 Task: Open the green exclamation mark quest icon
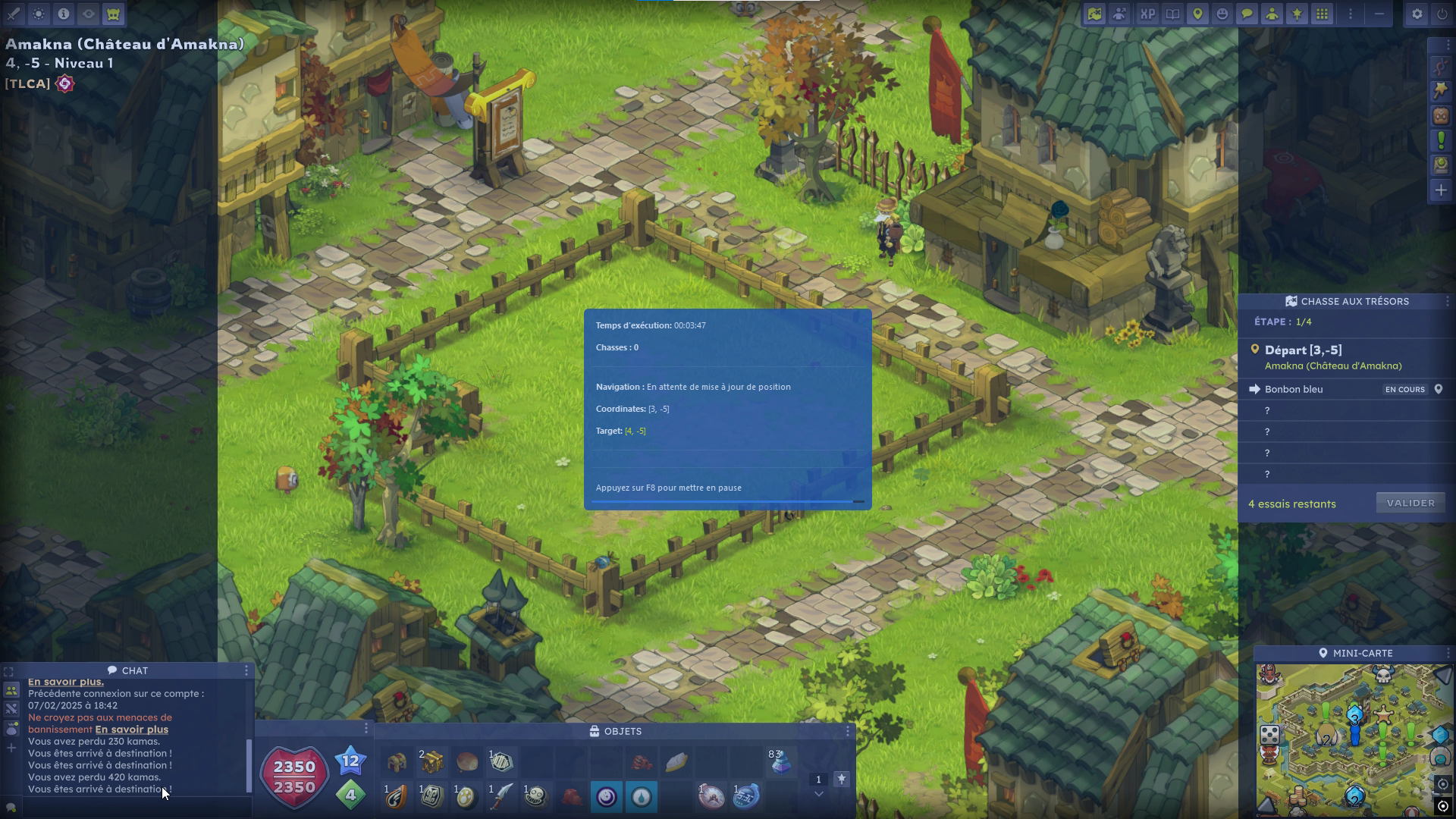(x=1441, y=140)
